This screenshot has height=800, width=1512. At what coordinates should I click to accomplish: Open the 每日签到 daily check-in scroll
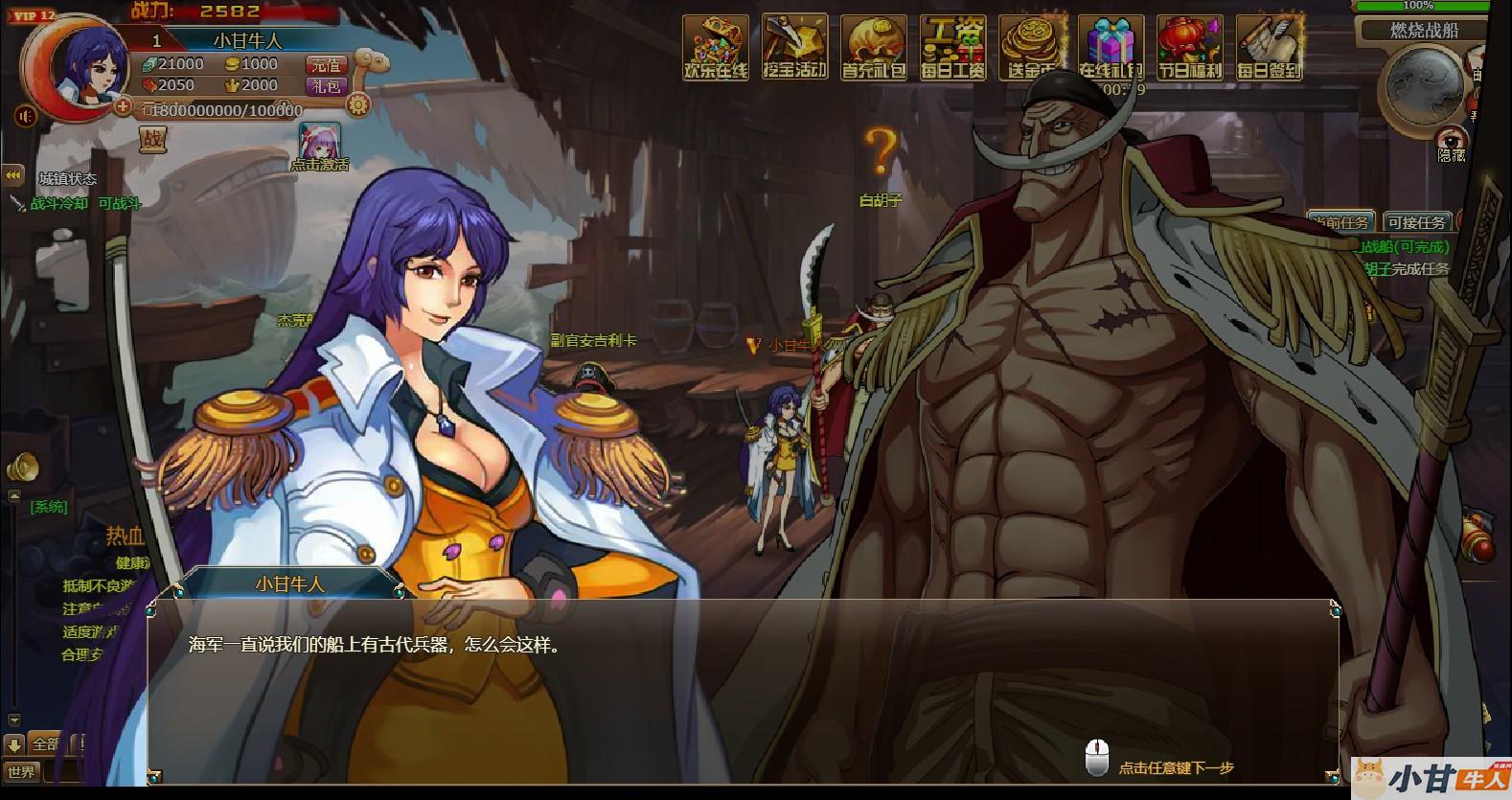click(1269, 46)
